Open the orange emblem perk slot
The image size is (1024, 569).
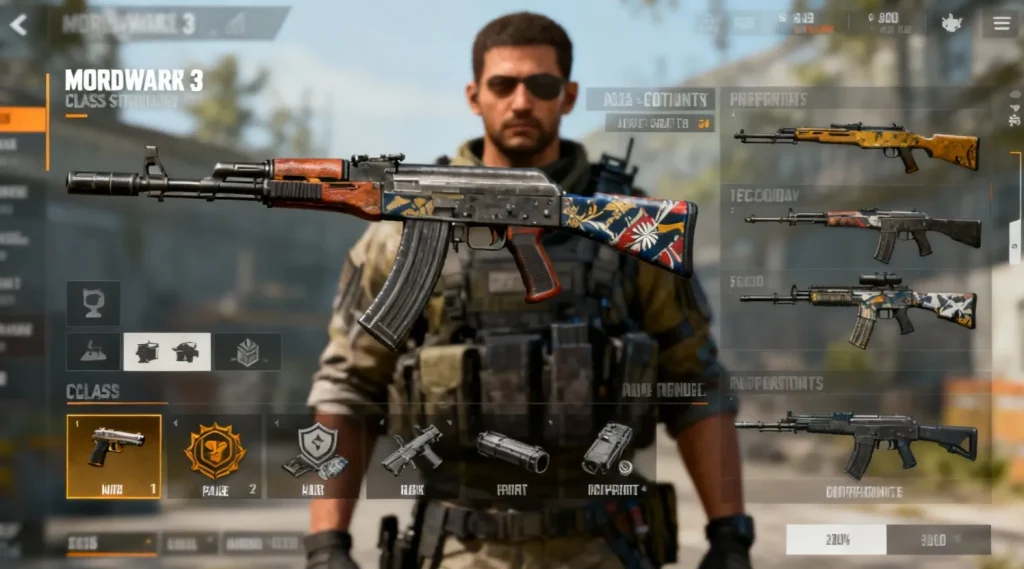(214, 456)
